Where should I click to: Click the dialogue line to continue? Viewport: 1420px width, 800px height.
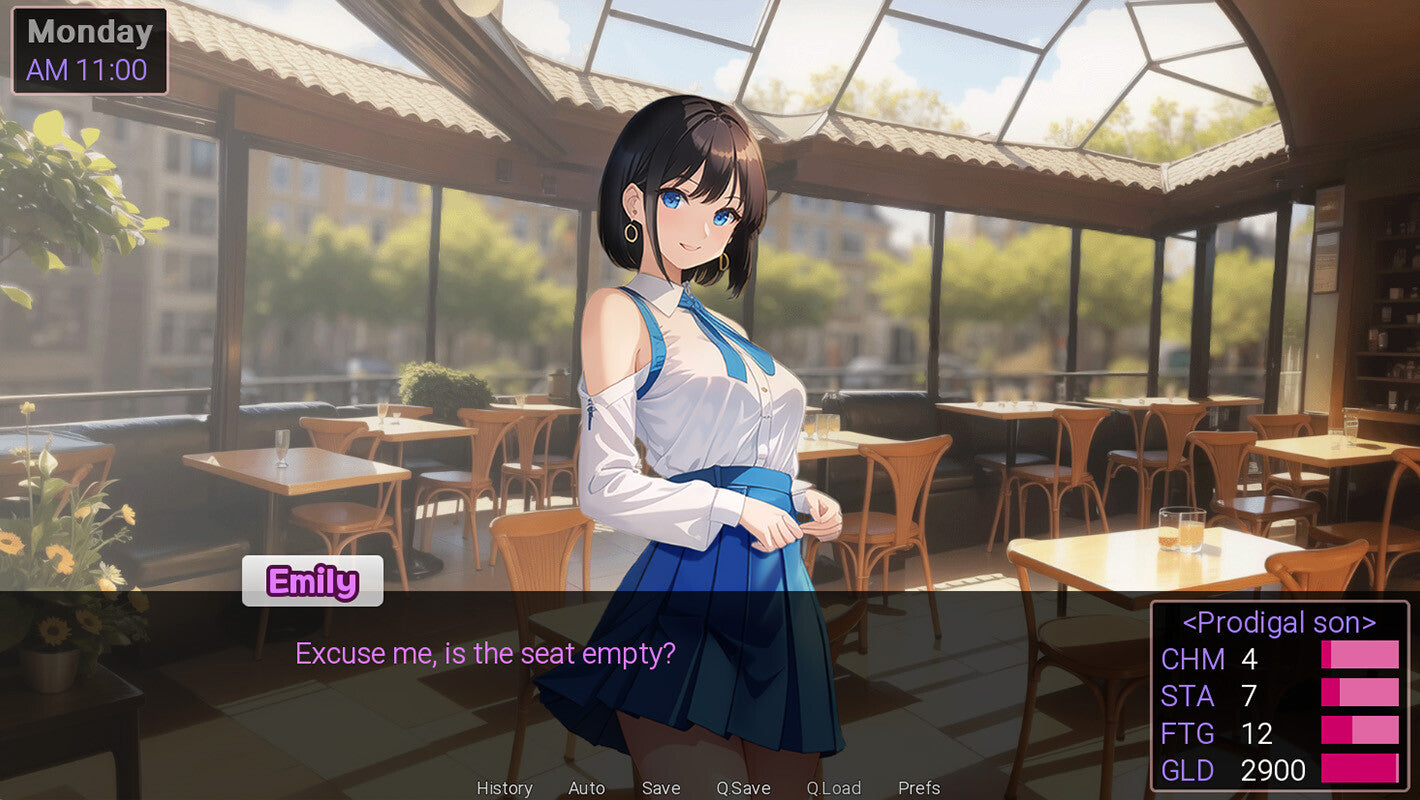click(x=485, y=654)
